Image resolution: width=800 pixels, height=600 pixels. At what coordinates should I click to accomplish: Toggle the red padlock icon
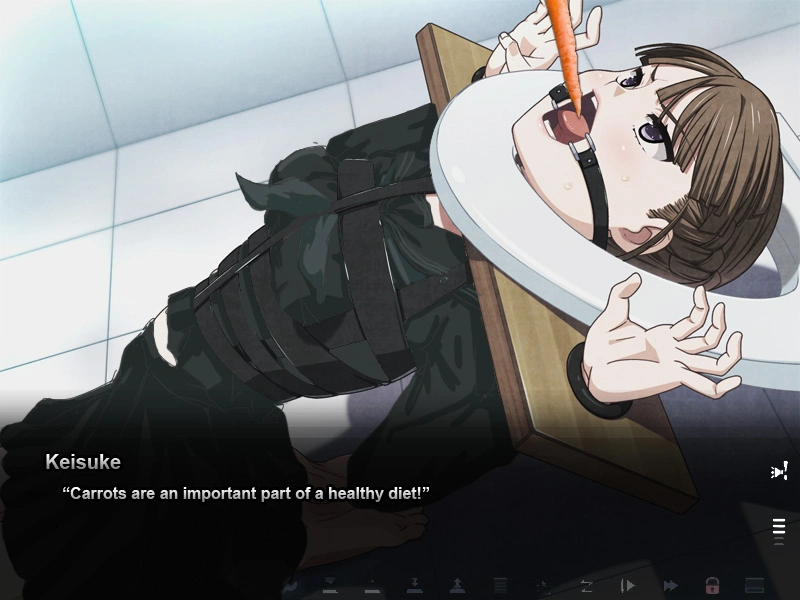tap(712, 585)
